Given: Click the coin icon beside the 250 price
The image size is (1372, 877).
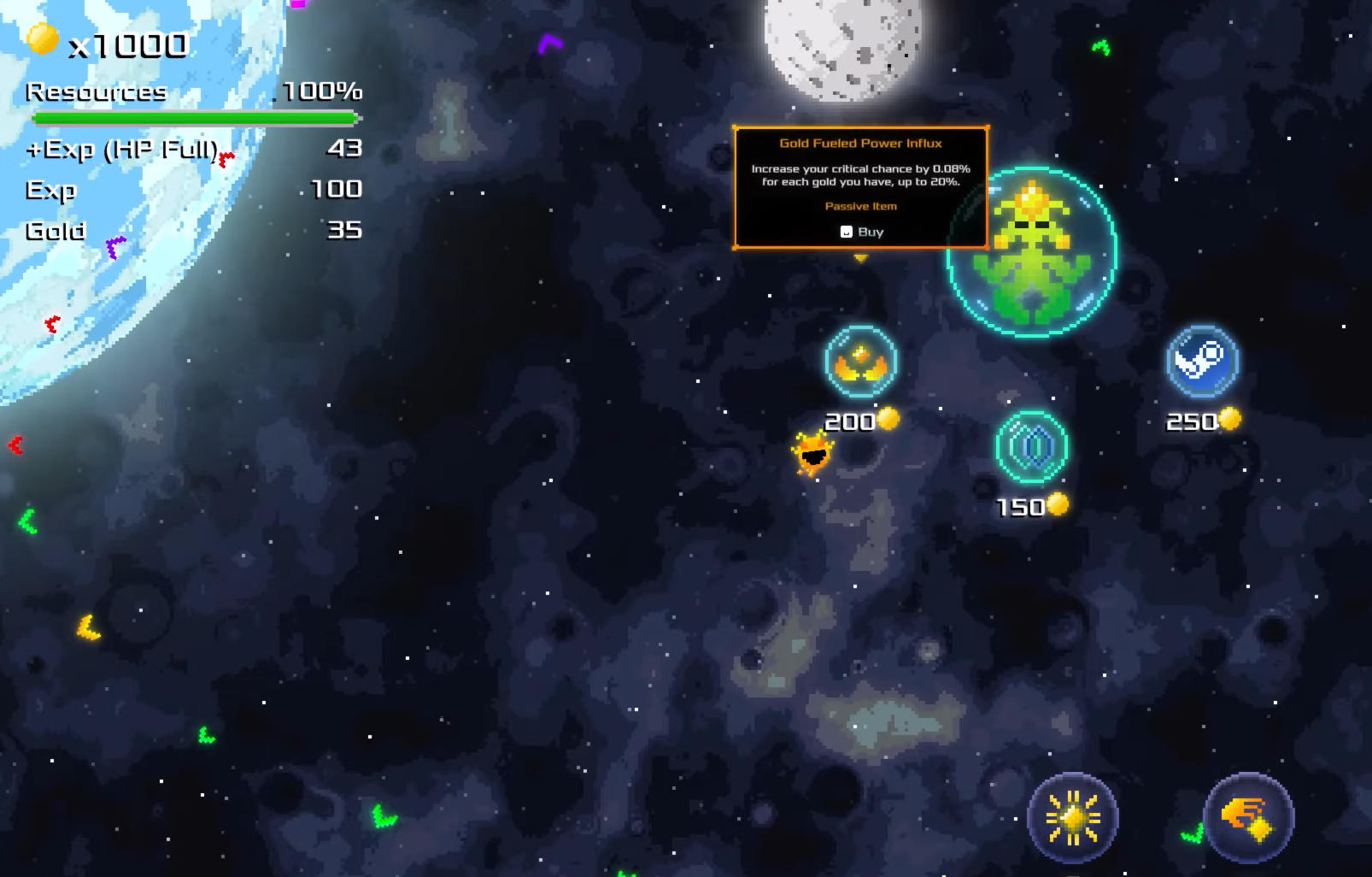Looking at the screenshot, I should point(1228,420).
